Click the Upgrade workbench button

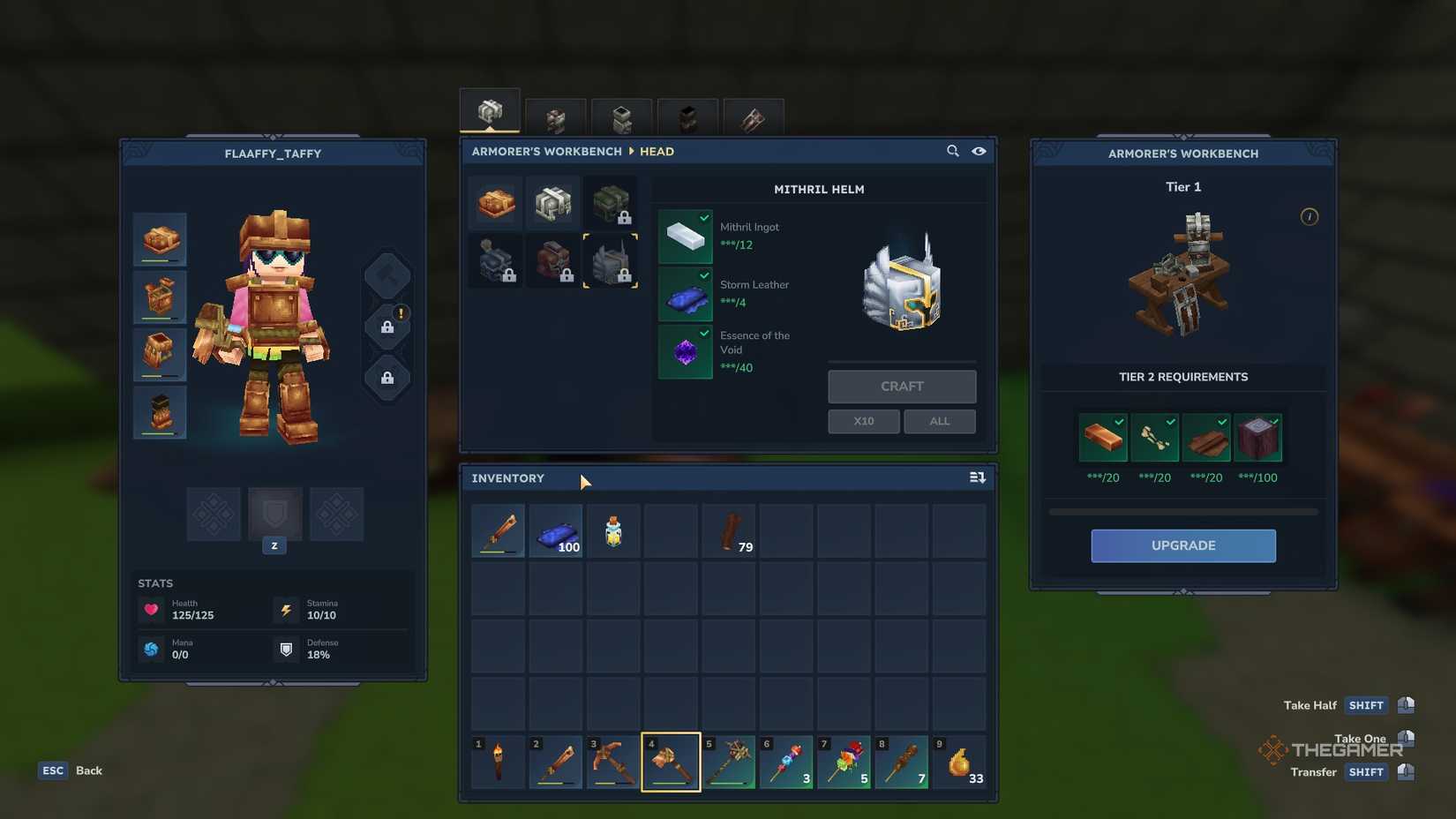1182,545
